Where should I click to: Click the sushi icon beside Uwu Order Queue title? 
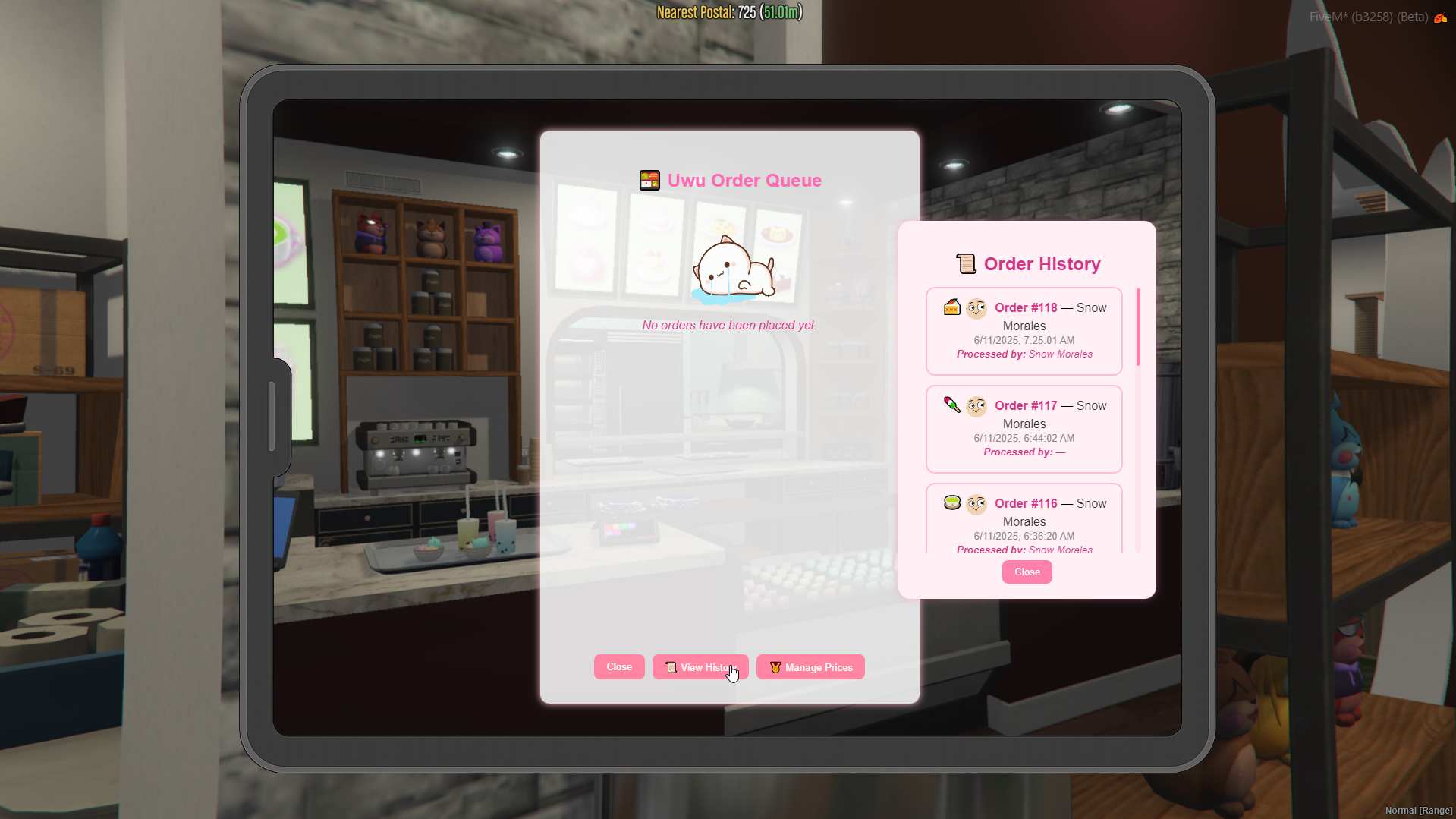649,180
